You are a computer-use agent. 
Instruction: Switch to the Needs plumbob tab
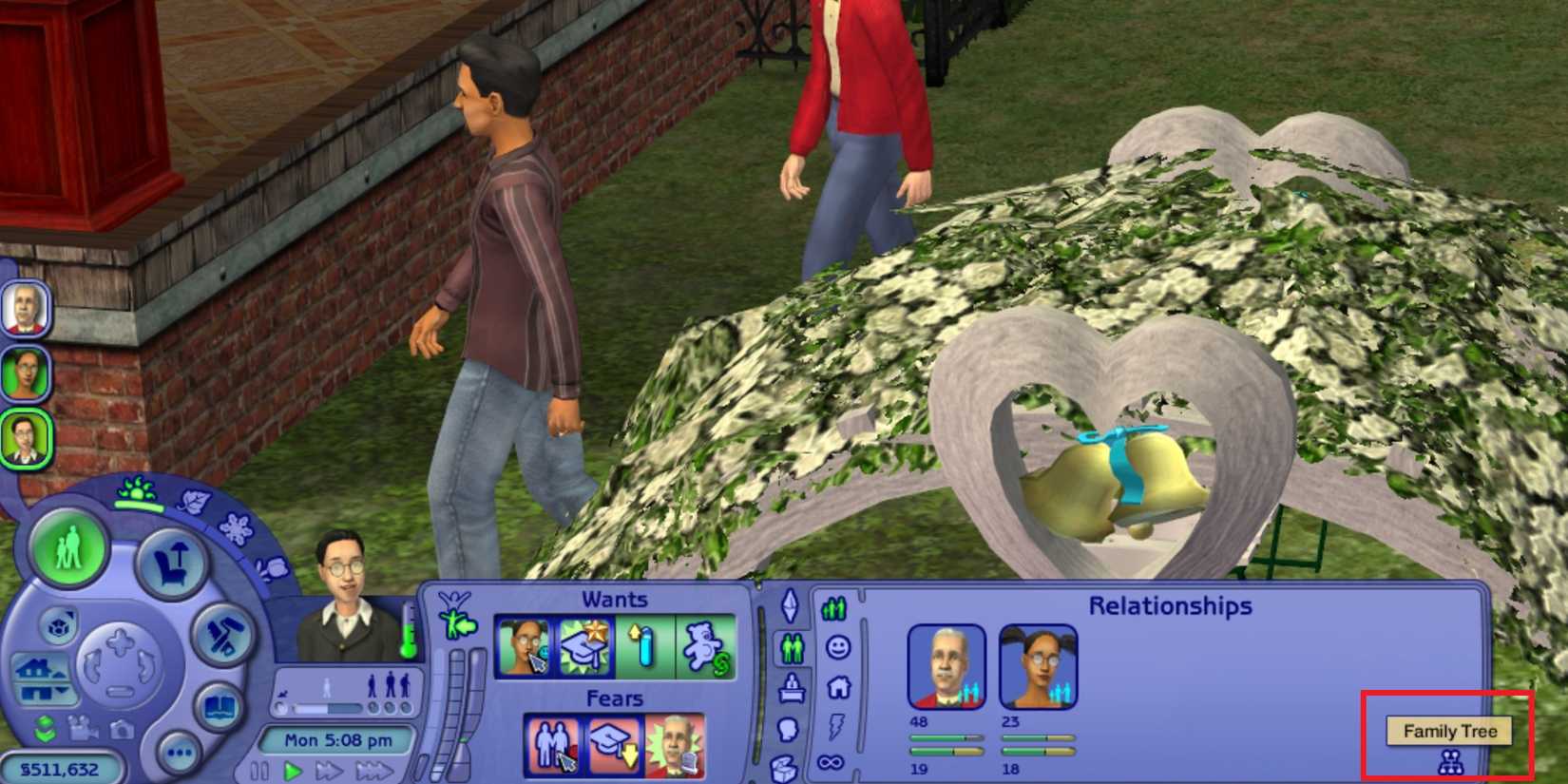pos(789,606)
